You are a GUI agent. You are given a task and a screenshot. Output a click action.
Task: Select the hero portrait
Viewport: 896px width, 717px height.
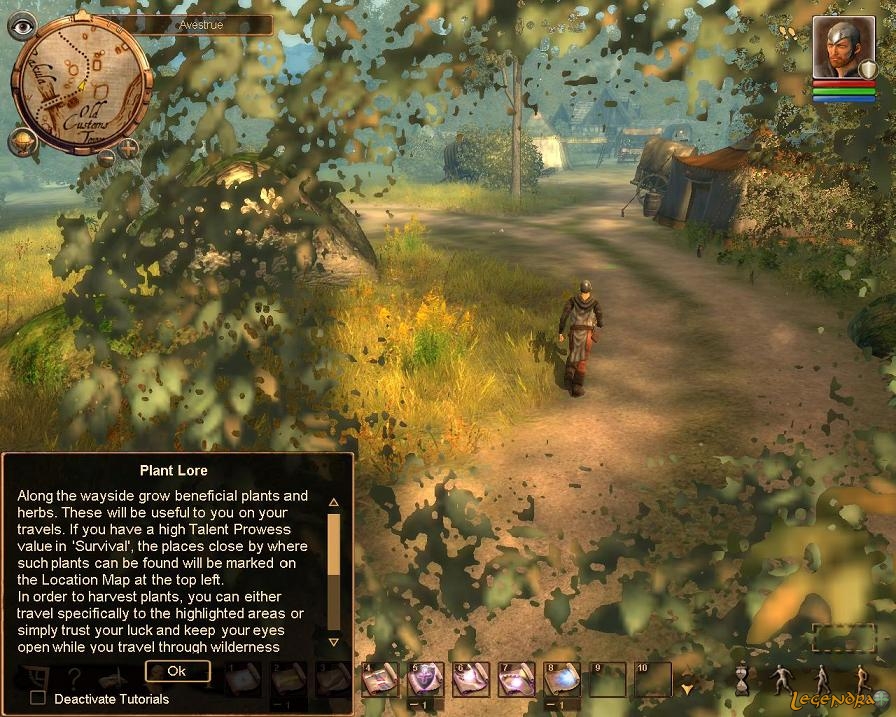836,50
